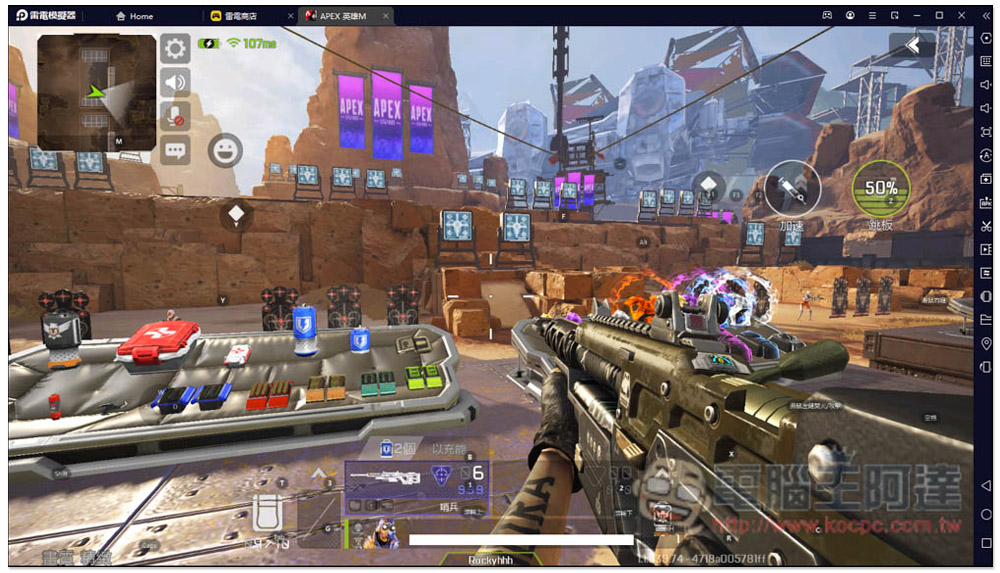Screen dimensions: 1000x573
Task: Open the settings gear menu
Action: (176, 48)
